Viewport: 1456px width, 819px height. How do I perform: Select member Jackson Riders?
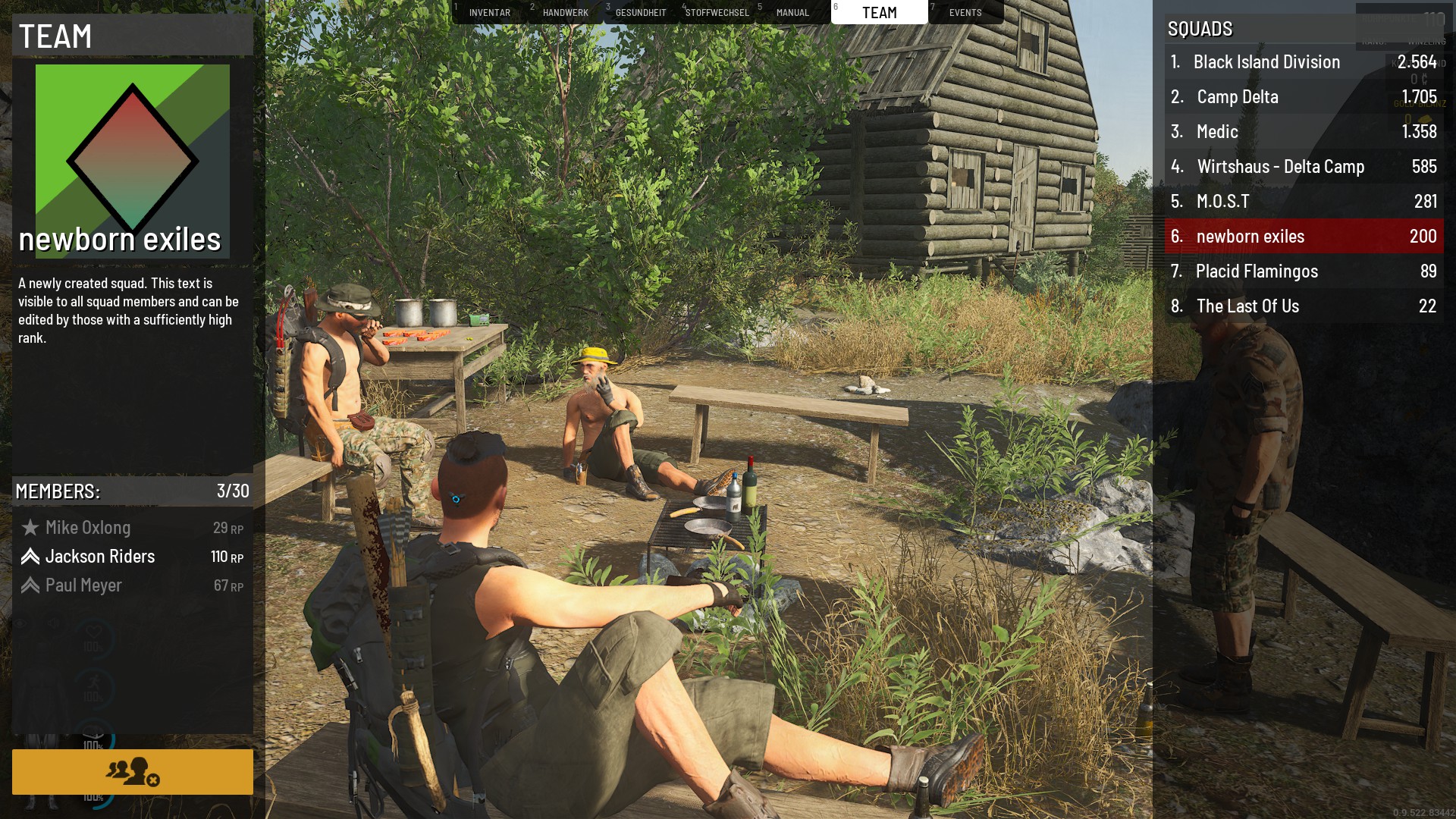[x=100, y=557]
